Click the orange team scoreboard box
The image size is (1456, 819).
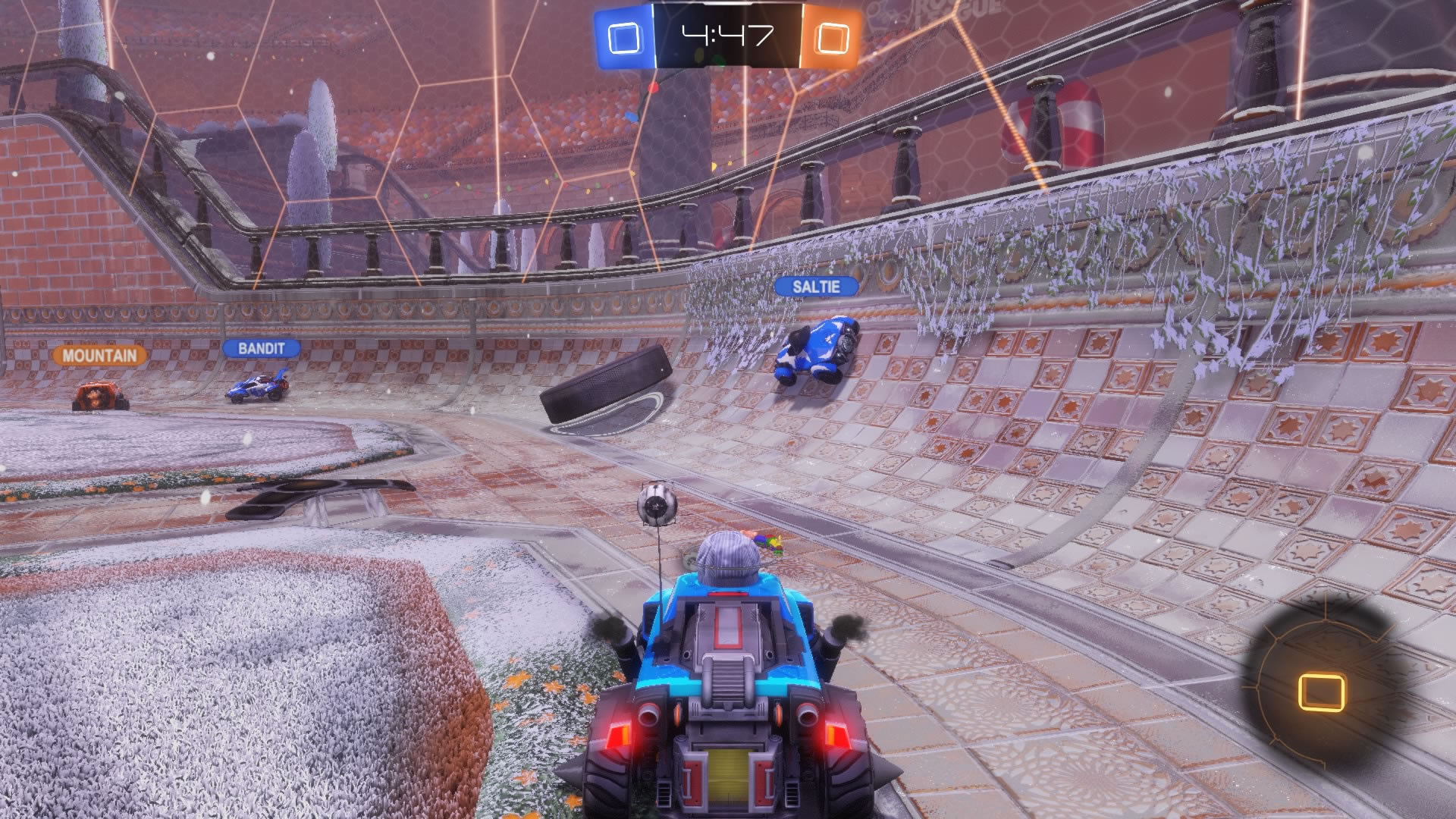(x=832, y=36)
